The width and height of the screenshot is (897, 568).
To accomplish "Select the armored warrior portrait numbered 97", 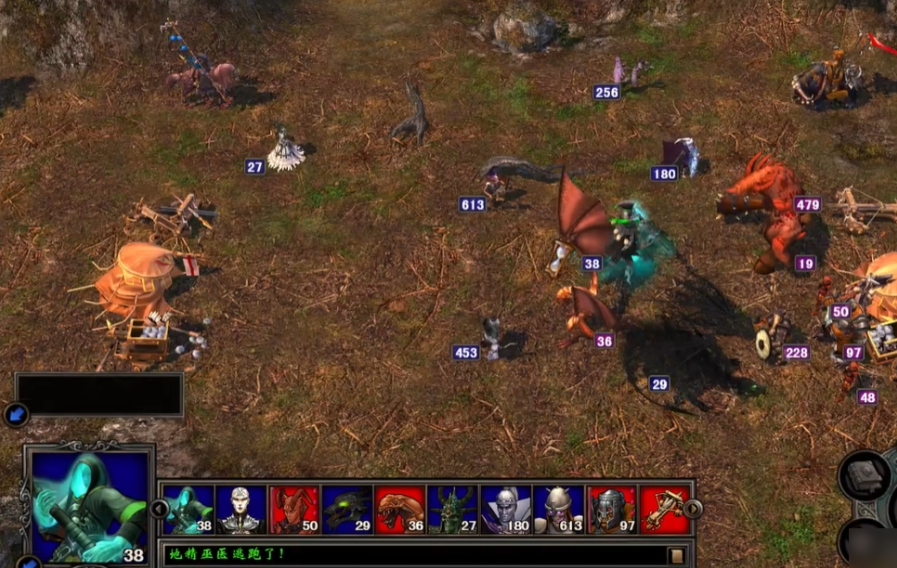I will (612, 510).
